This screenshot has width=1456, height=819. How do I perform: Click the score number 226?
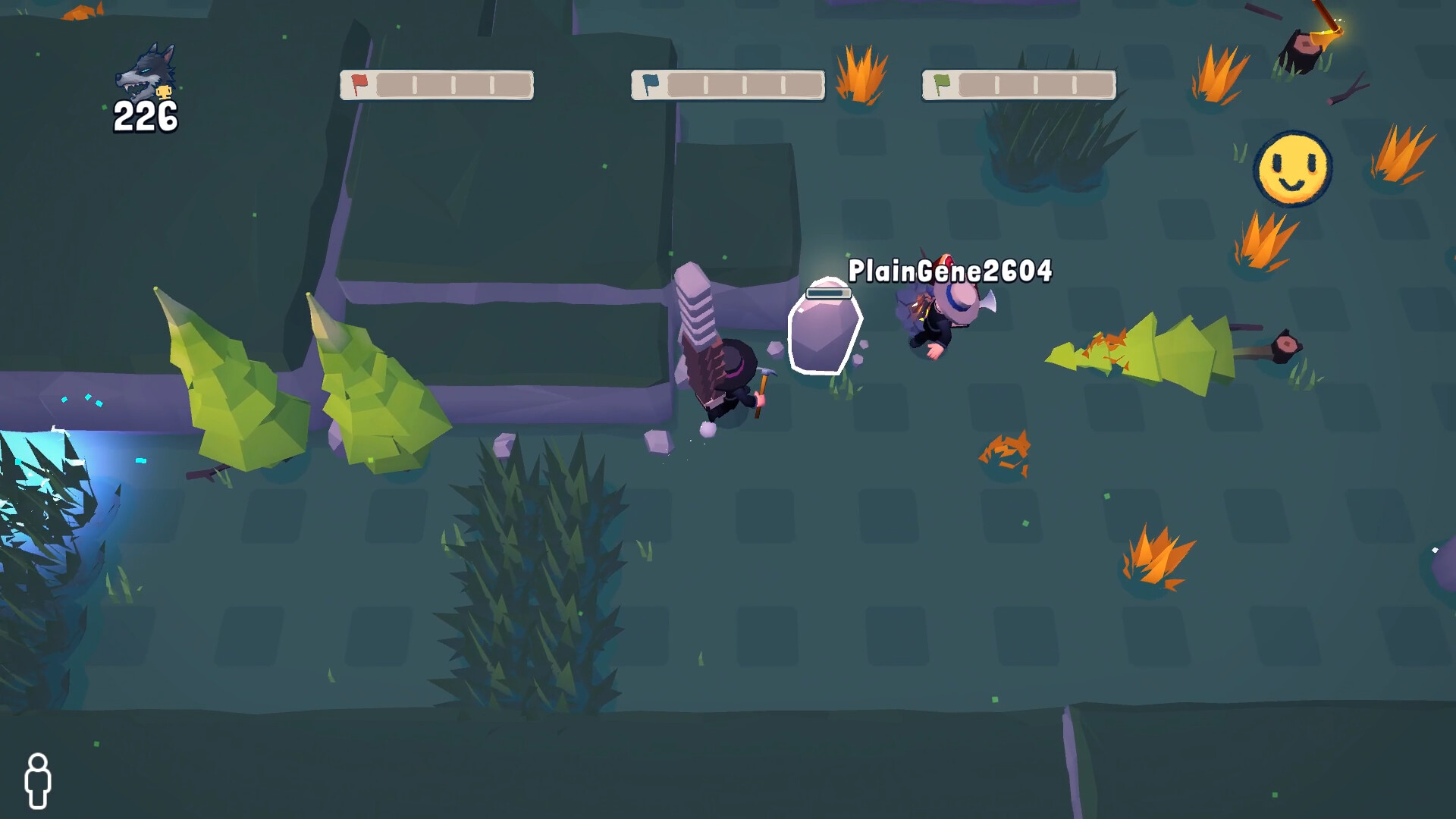point(144,118)
